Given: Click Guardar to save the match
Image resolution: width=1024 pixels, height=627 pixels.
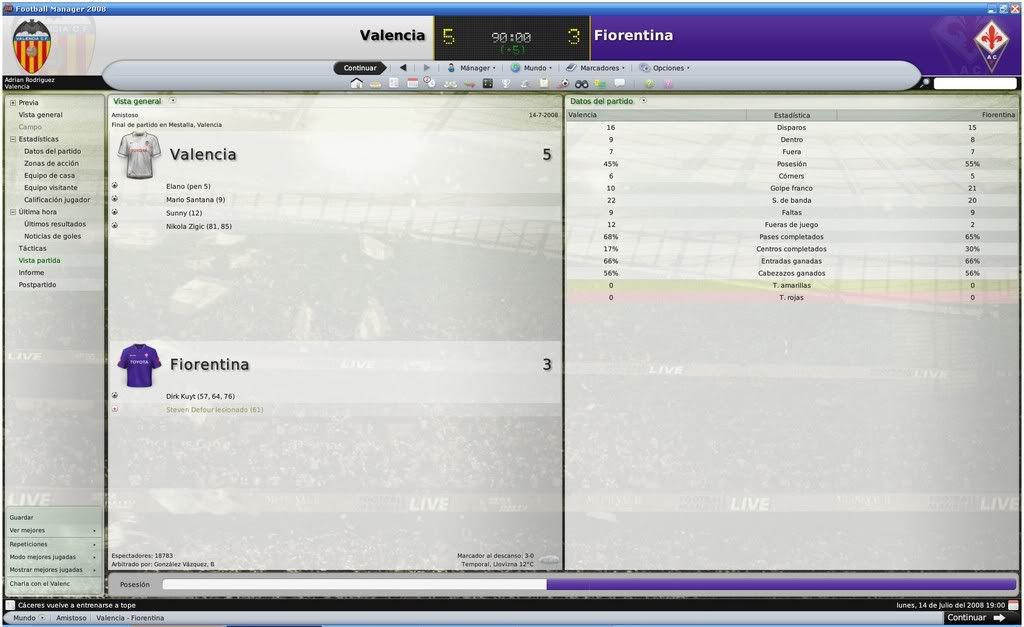Looking at the screenshot, I should point(21,517).
